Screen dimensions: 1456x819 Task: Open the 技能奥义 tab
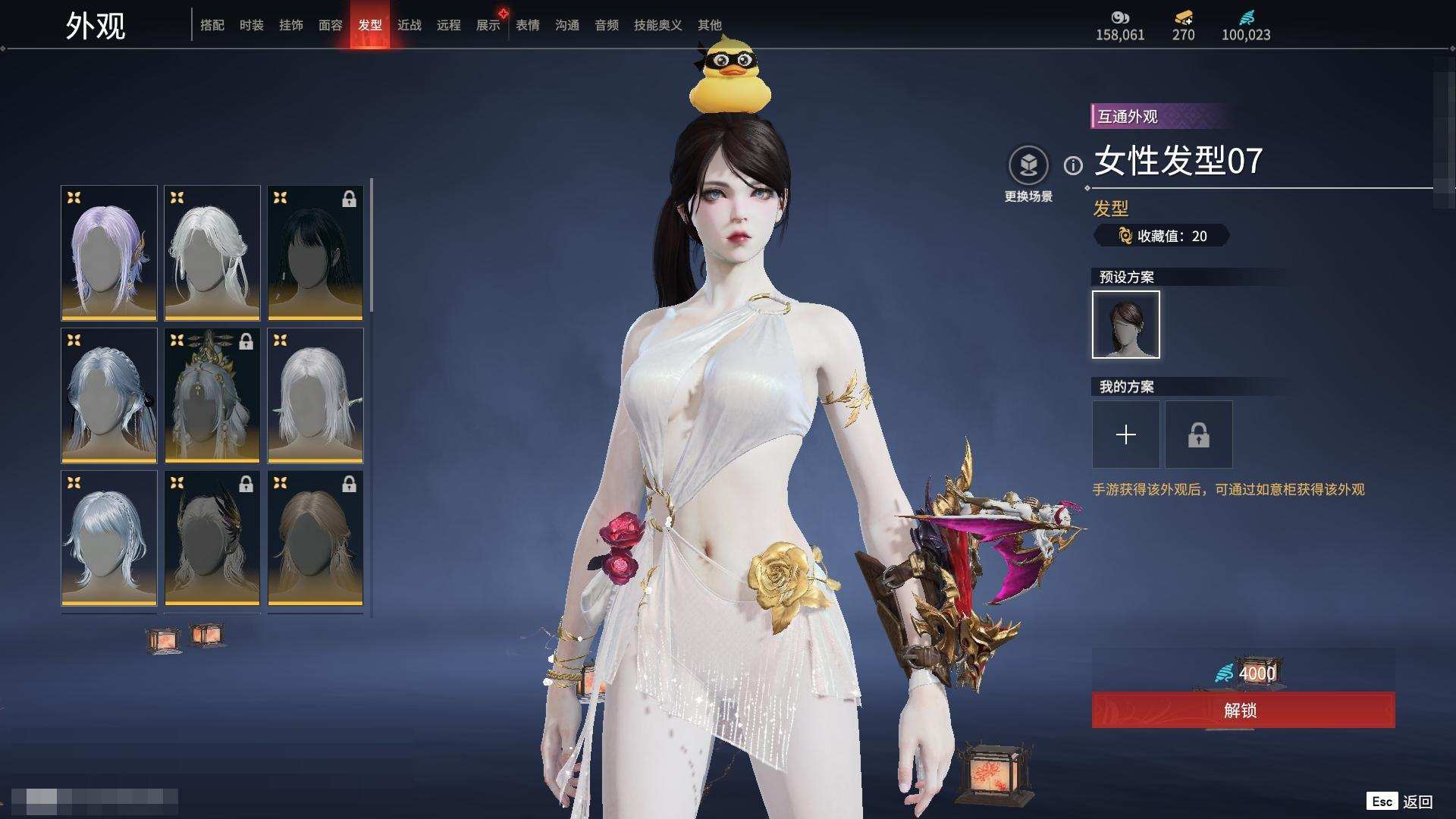pyautogui.click(x=657, y=25)
